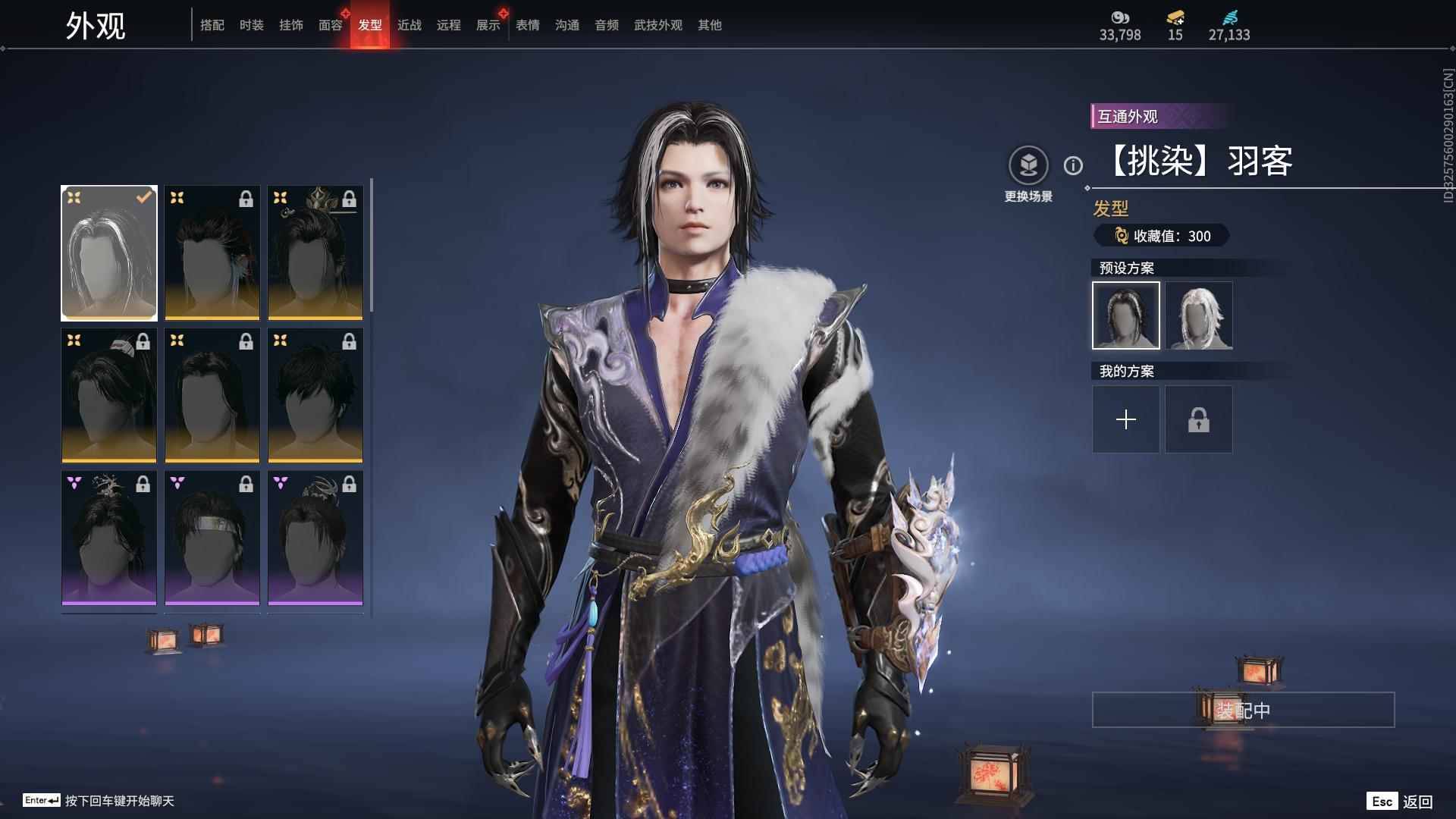Screen dimensions: 1456x819
Task: Go to the 面容 face tab
Action: coord(330,25)
